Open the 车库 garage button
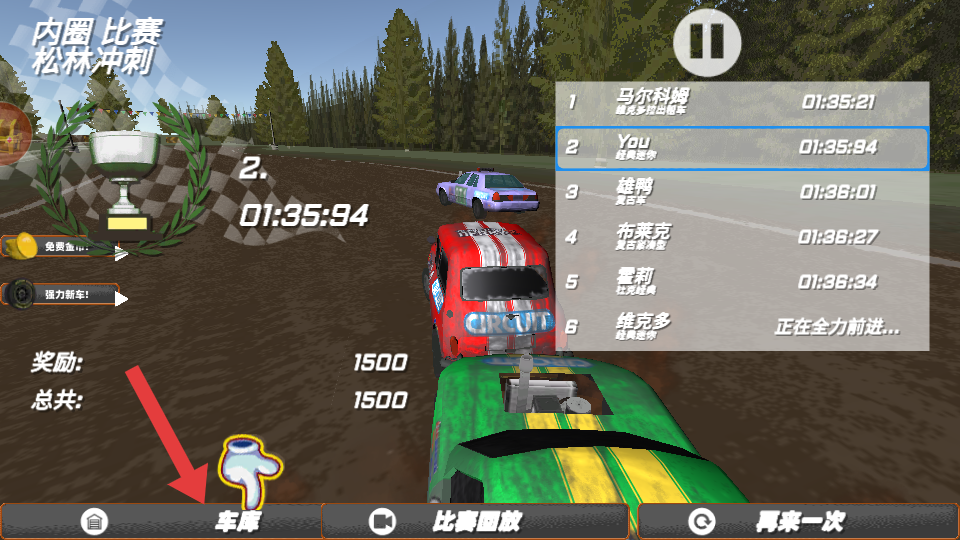This screenshot has height=540, width=960. point(162,521)
